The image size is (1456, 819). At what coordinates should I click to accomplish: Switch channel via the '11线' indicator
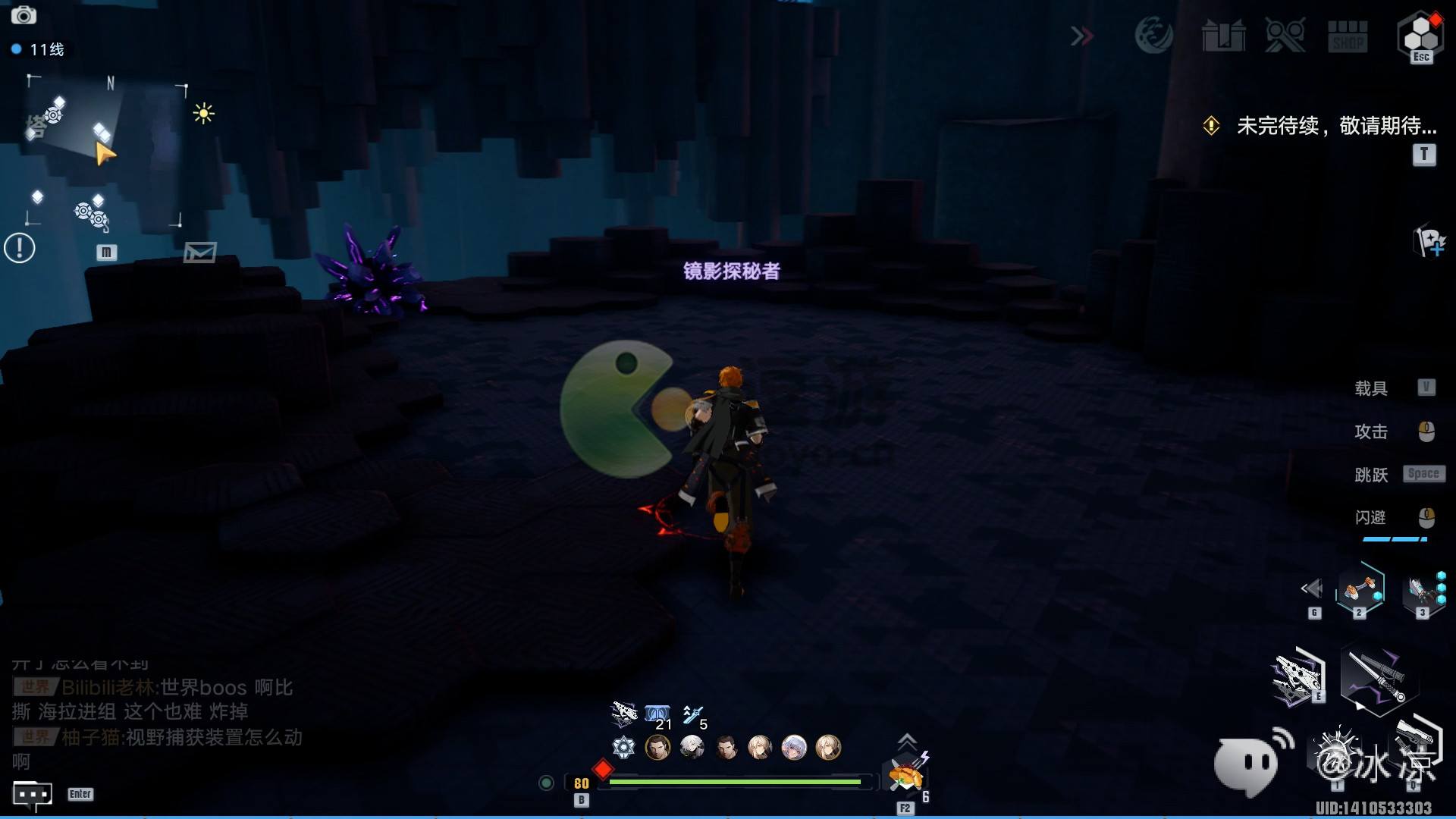pyautogui.click(x=38, y=49)
